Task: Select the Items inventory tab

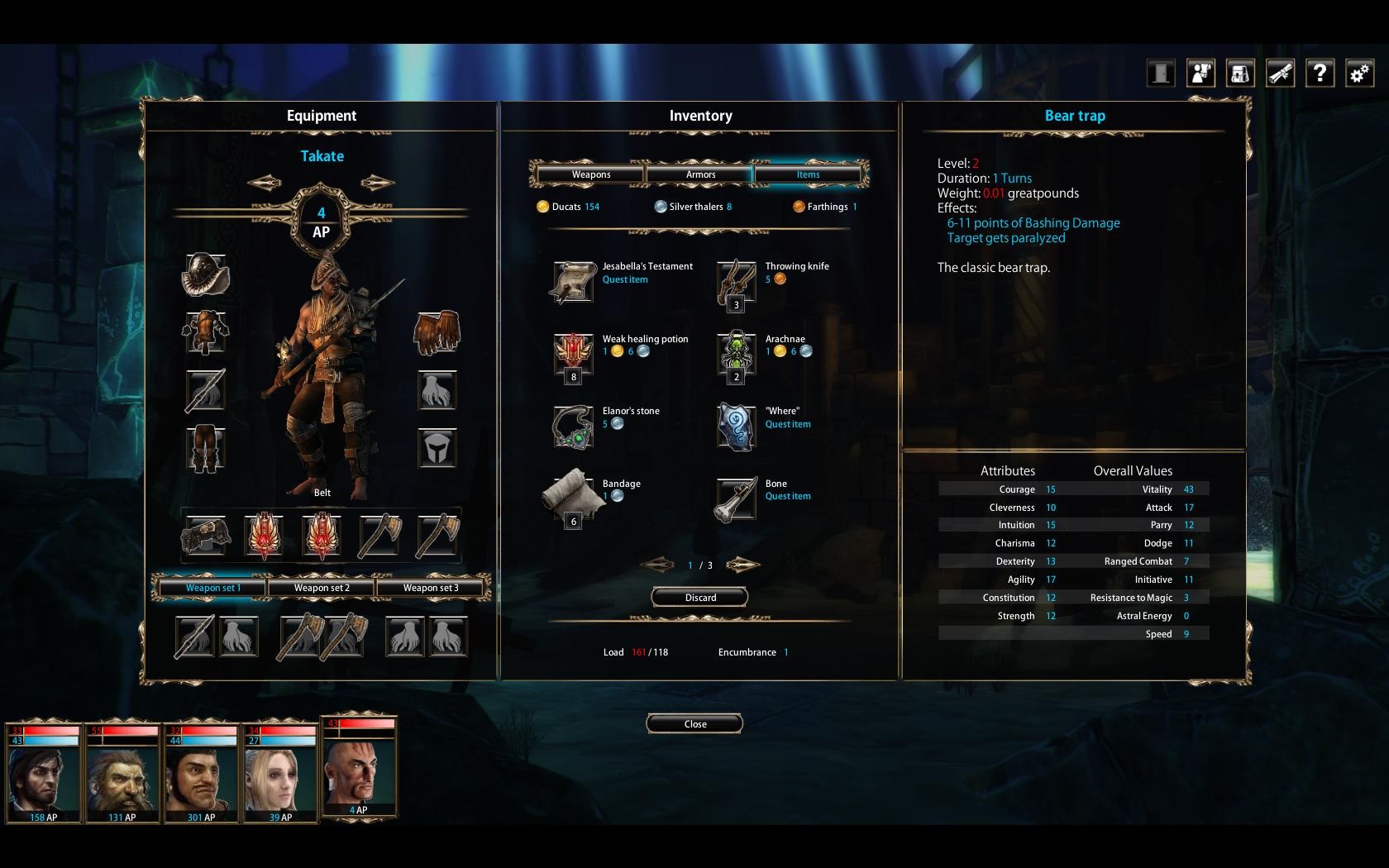Action: click(x=808, y=174)
